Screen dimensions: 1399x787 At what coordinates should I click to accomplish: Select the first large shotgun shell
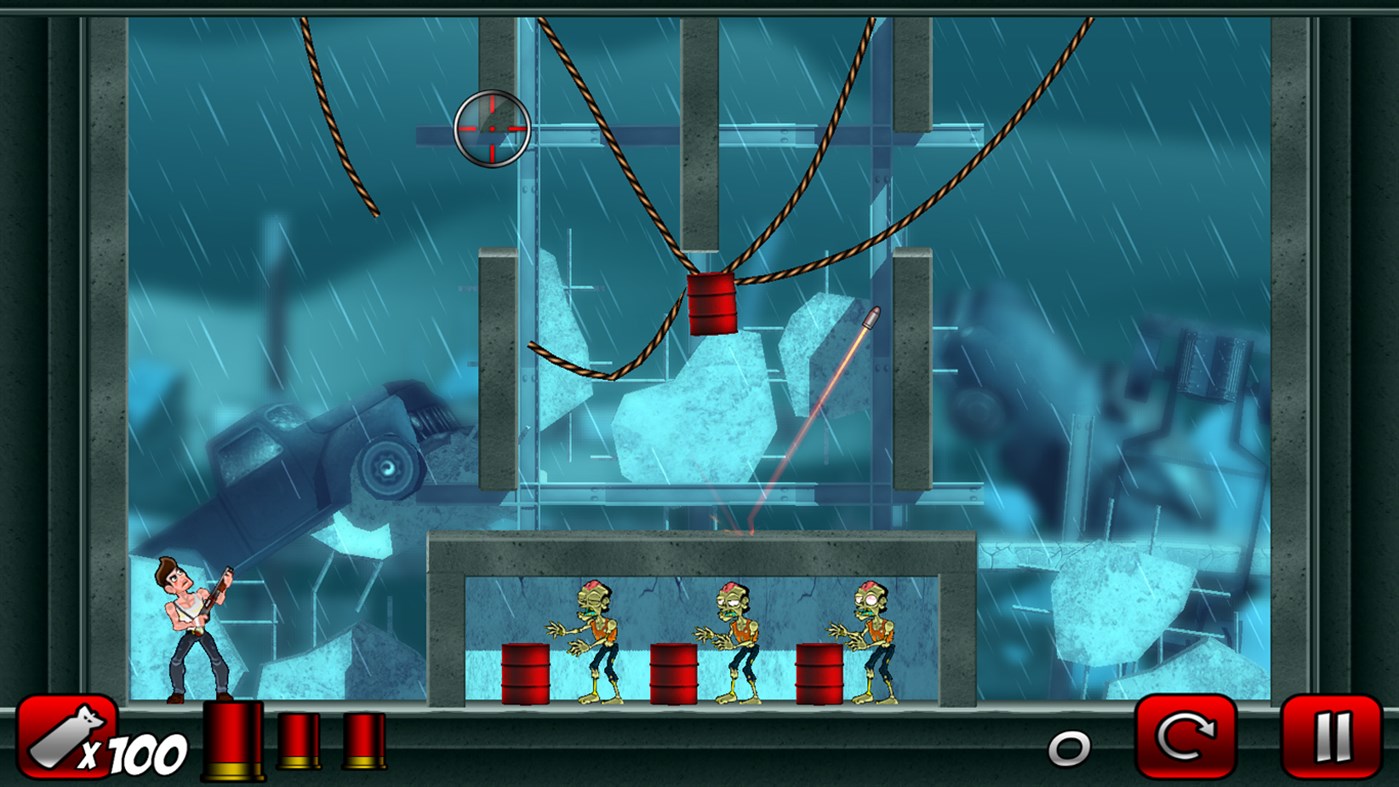(231, 740)
